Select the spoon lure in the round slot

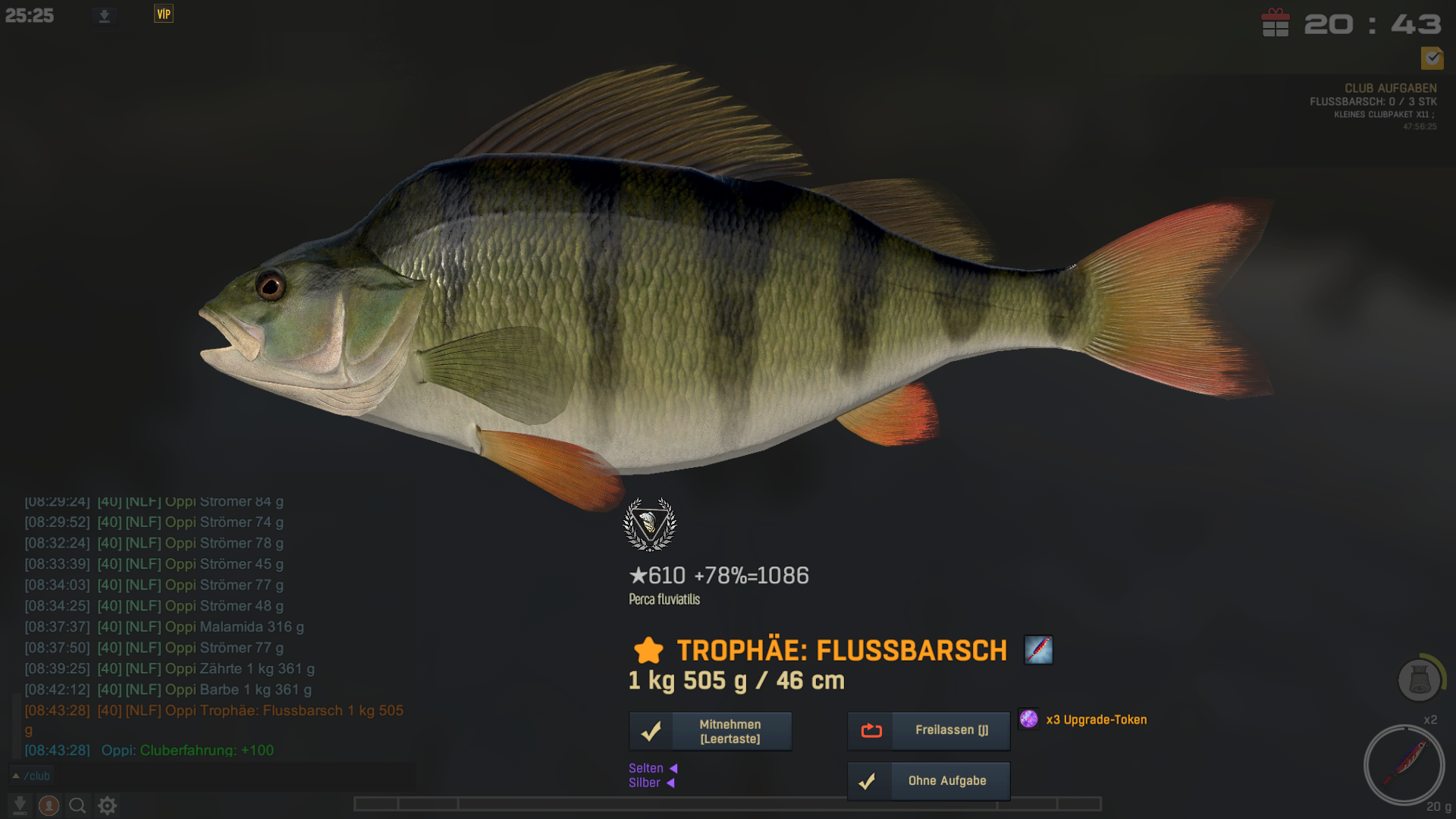1404,764
